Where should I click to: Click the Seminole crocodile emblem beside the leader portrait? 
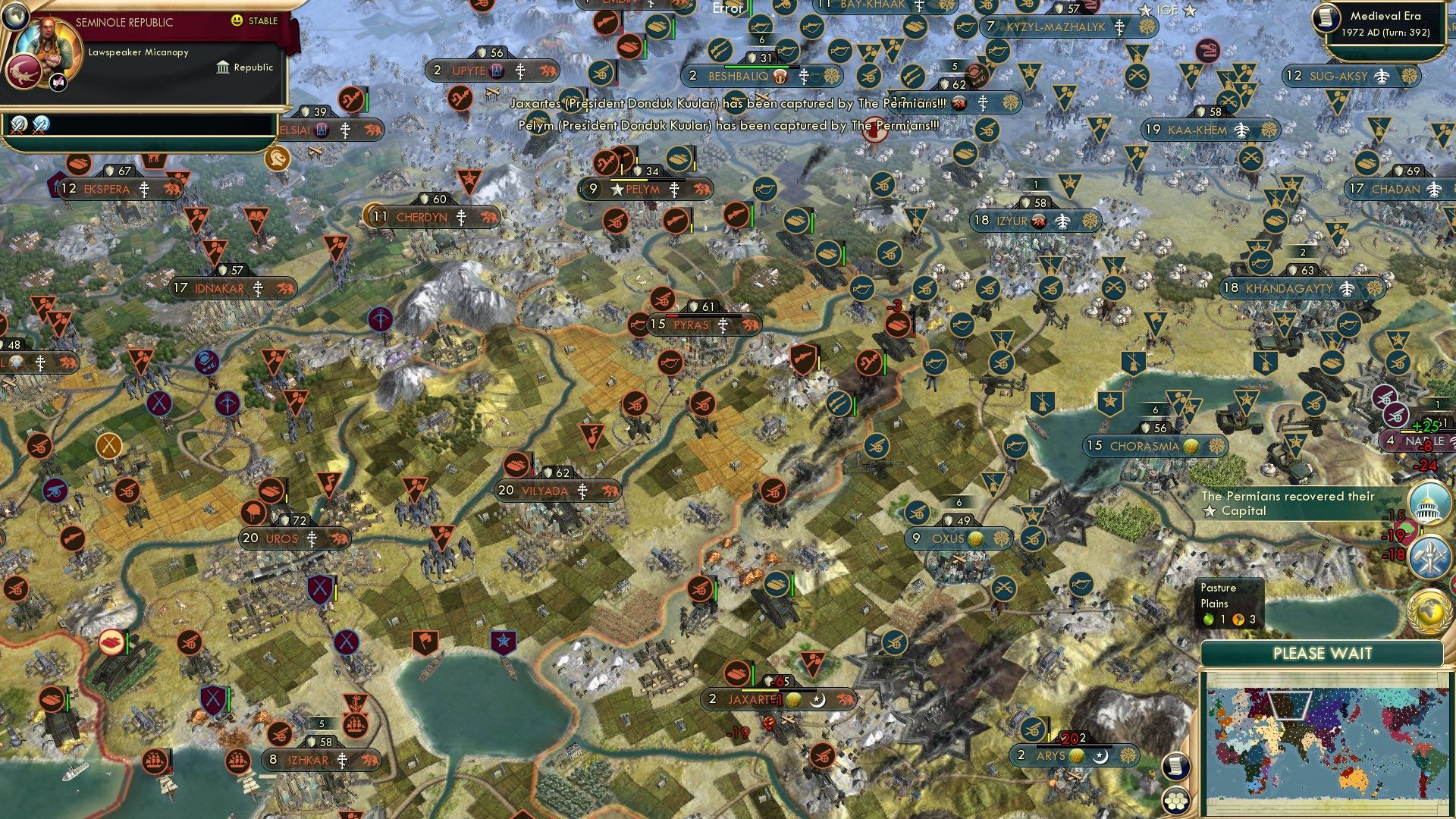pos(22,74)
